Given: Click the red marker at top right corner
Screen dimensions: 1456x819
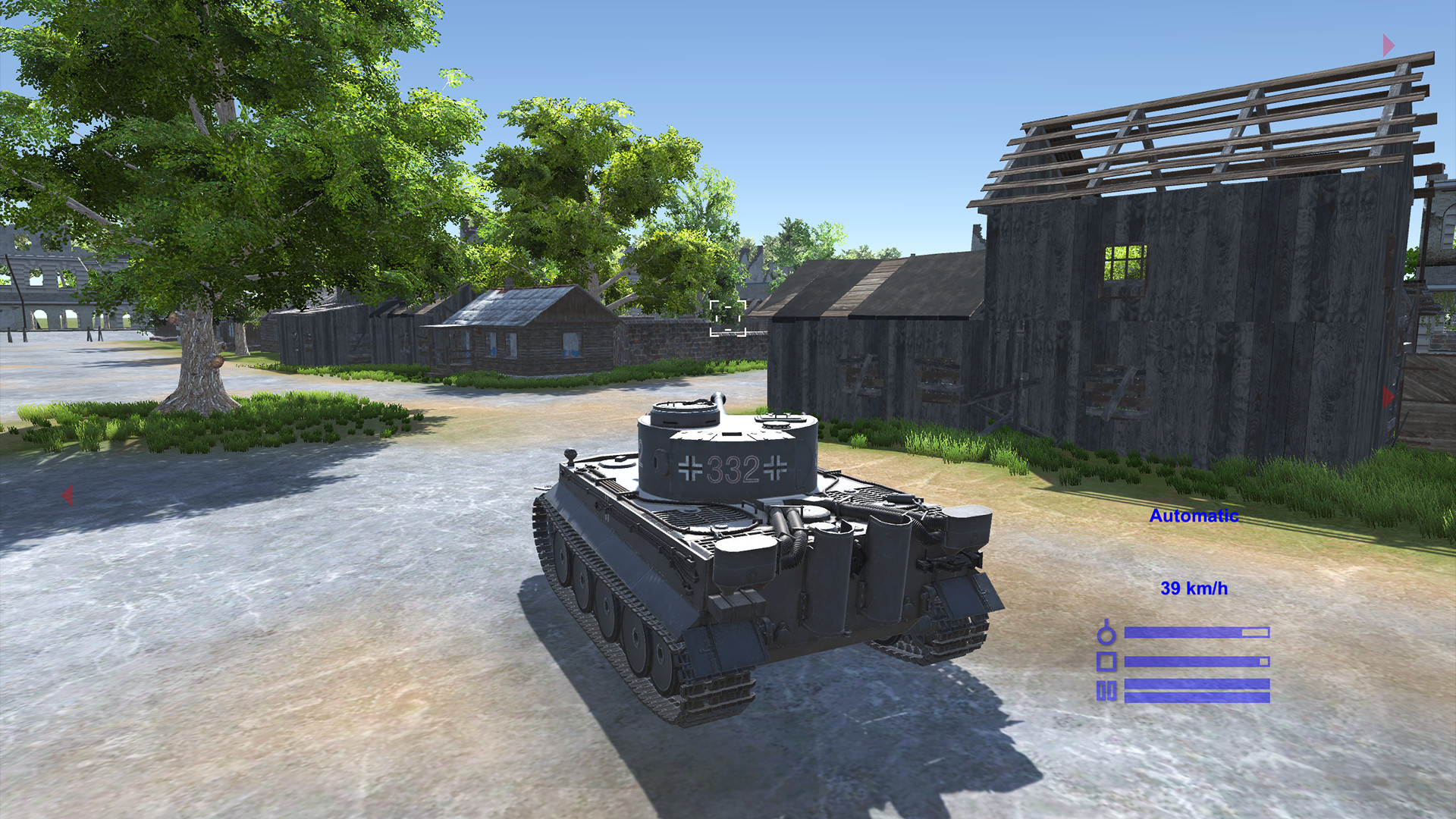Looking at the screenshot, I should (1388, 45).
